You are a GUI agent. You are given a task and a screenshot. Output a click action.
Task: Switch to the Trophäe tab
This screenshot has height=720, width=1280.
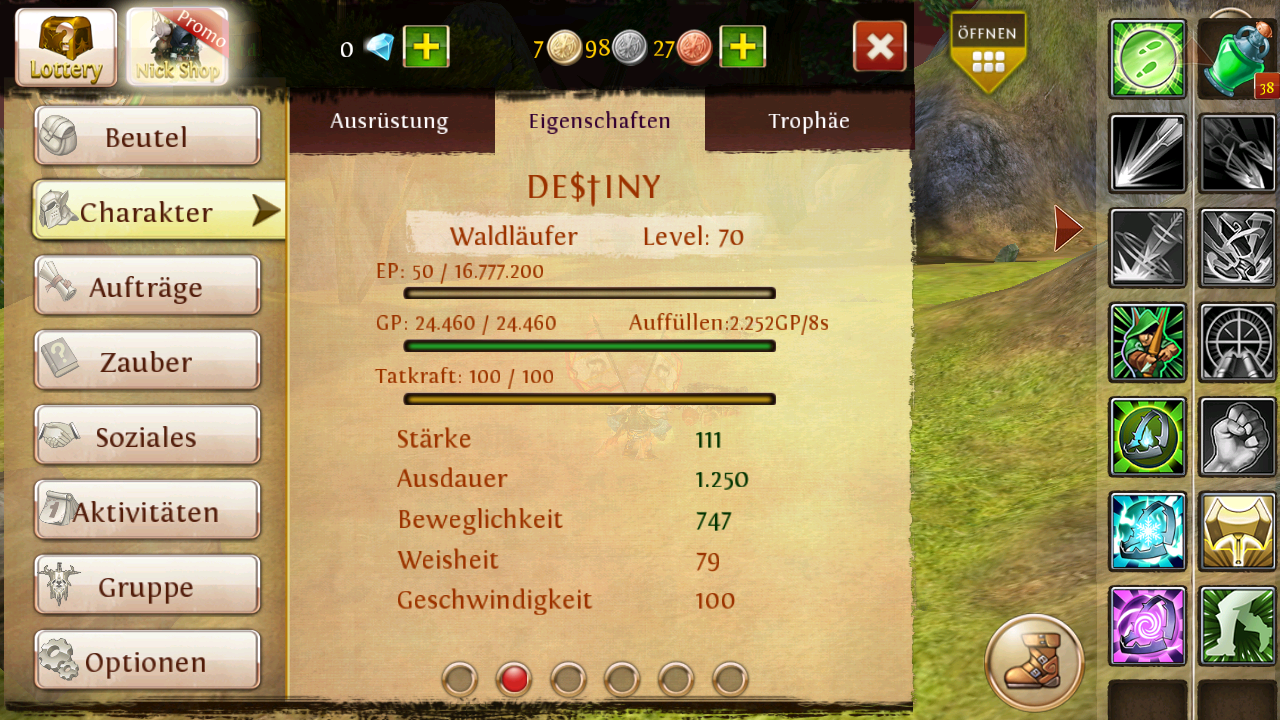click(809, 121)
